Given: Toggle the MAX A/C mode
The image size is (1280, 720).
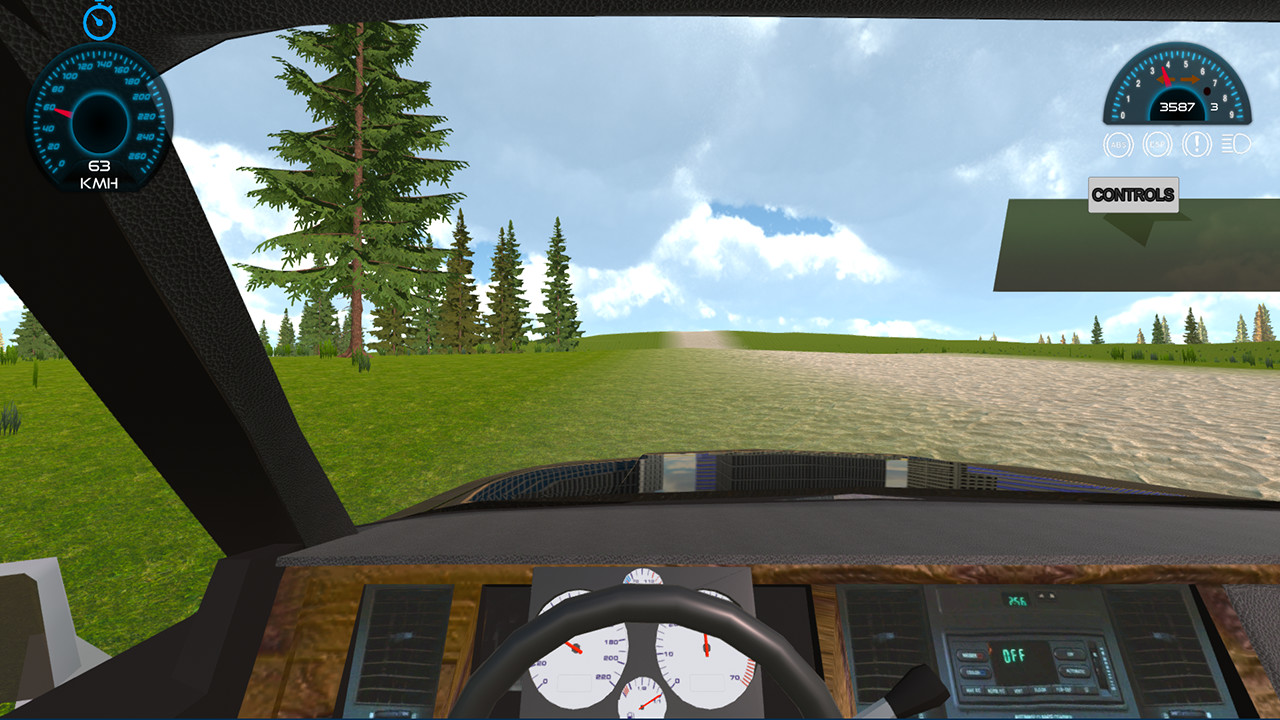Looking at the screenshot, I should pyautogui.click(x=970, y=689).
